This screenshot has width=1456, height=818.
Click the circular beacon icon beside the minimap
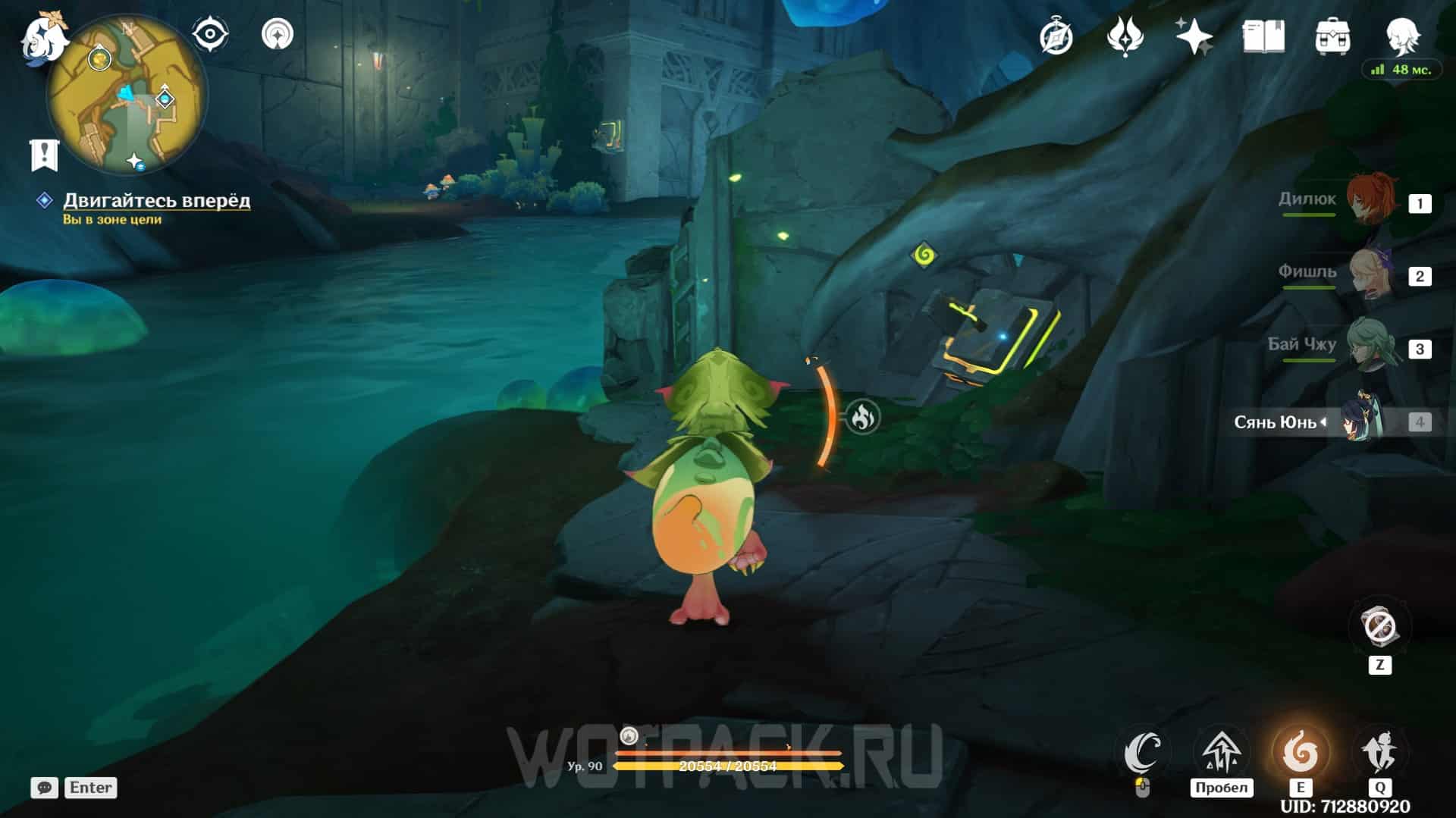277,34
